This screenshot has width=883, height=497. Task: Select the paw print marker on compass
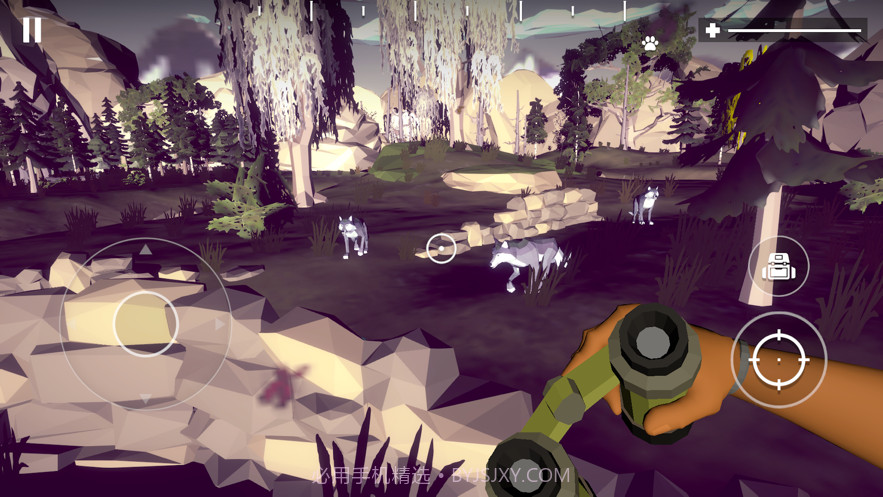[x=651, y=44]
